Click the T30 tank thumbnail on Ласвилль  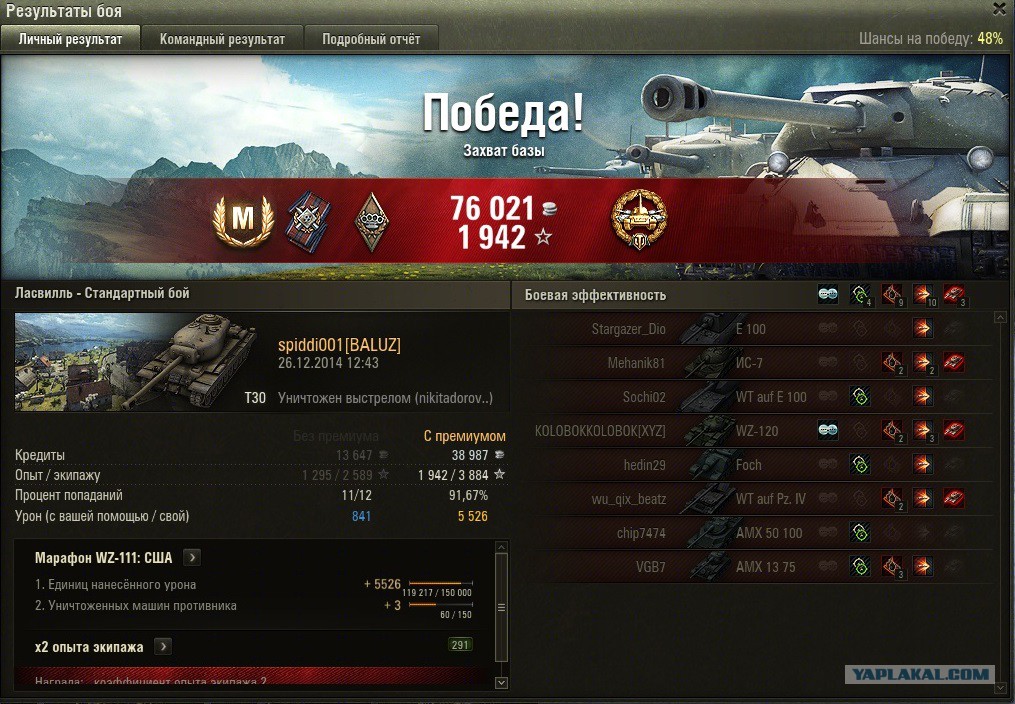[142, 362]
